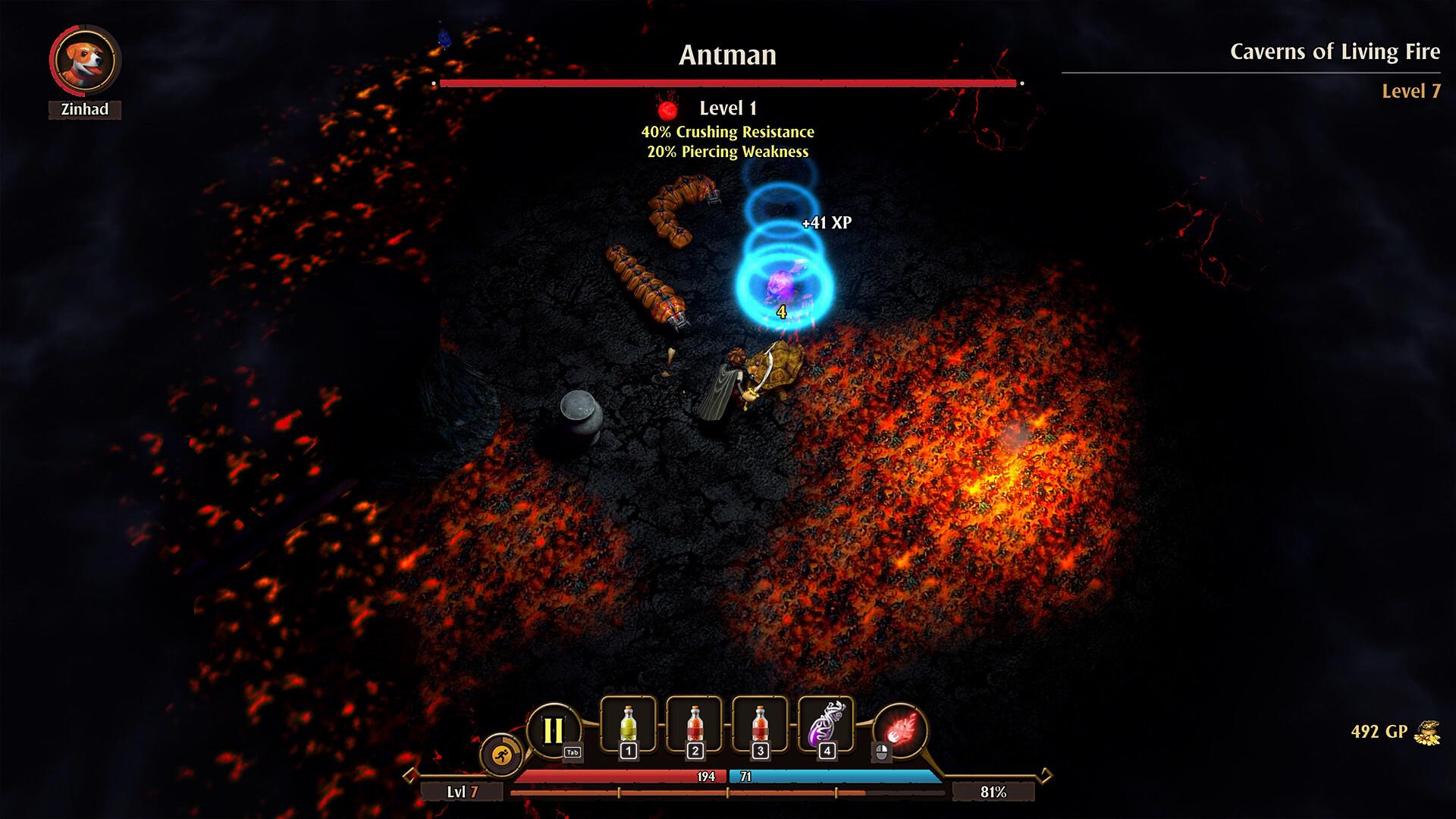This screenshot has width=1456, height=819.
Task: Click slot 1's hotkey number badge
Action: pyautogui.click(x=629, y=750)
